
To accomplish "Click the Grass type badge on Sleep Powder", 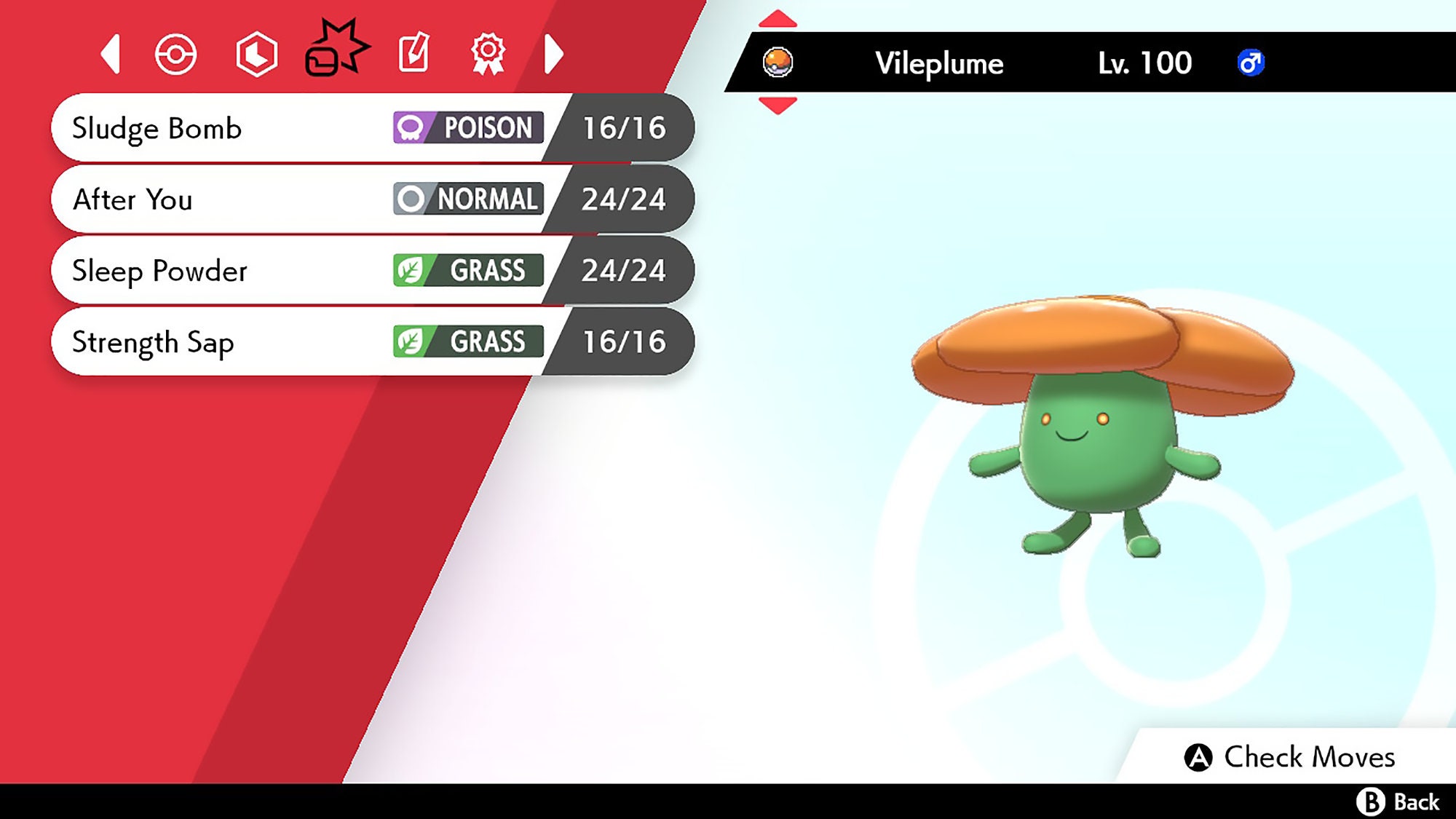I will [466, 270].
